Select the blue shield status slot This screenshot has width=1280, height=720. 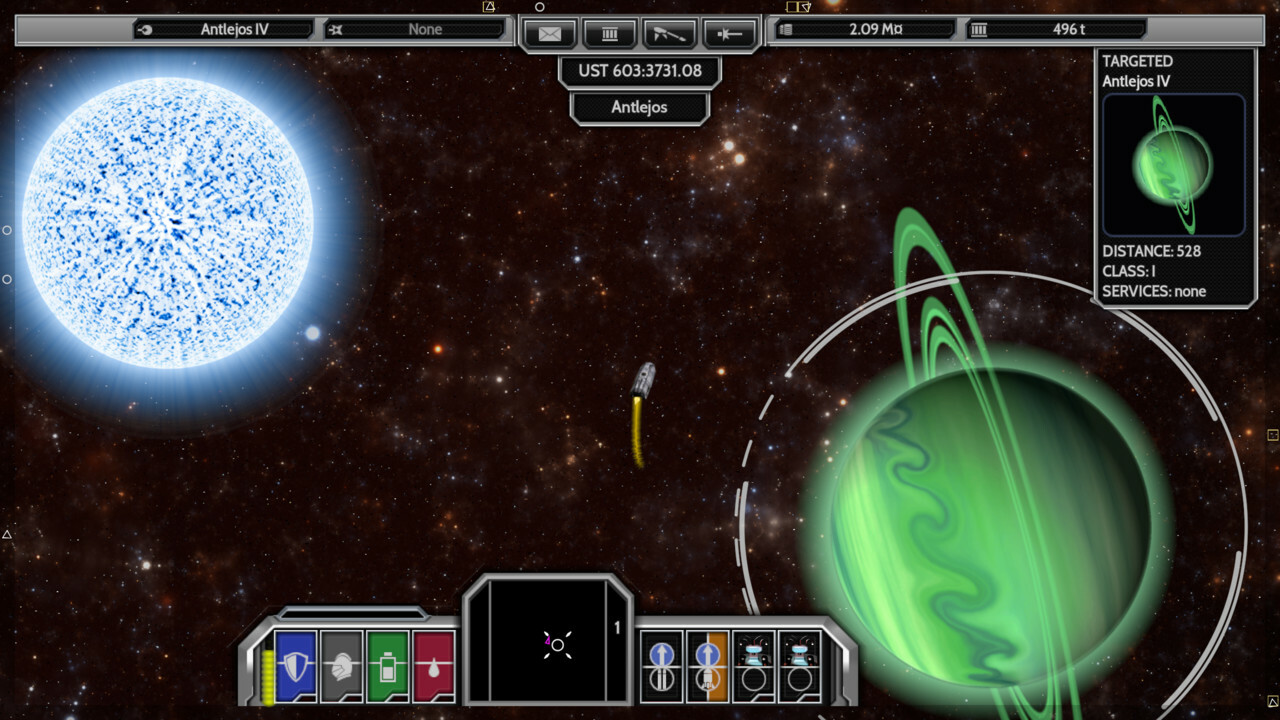(x=295, y=666)
